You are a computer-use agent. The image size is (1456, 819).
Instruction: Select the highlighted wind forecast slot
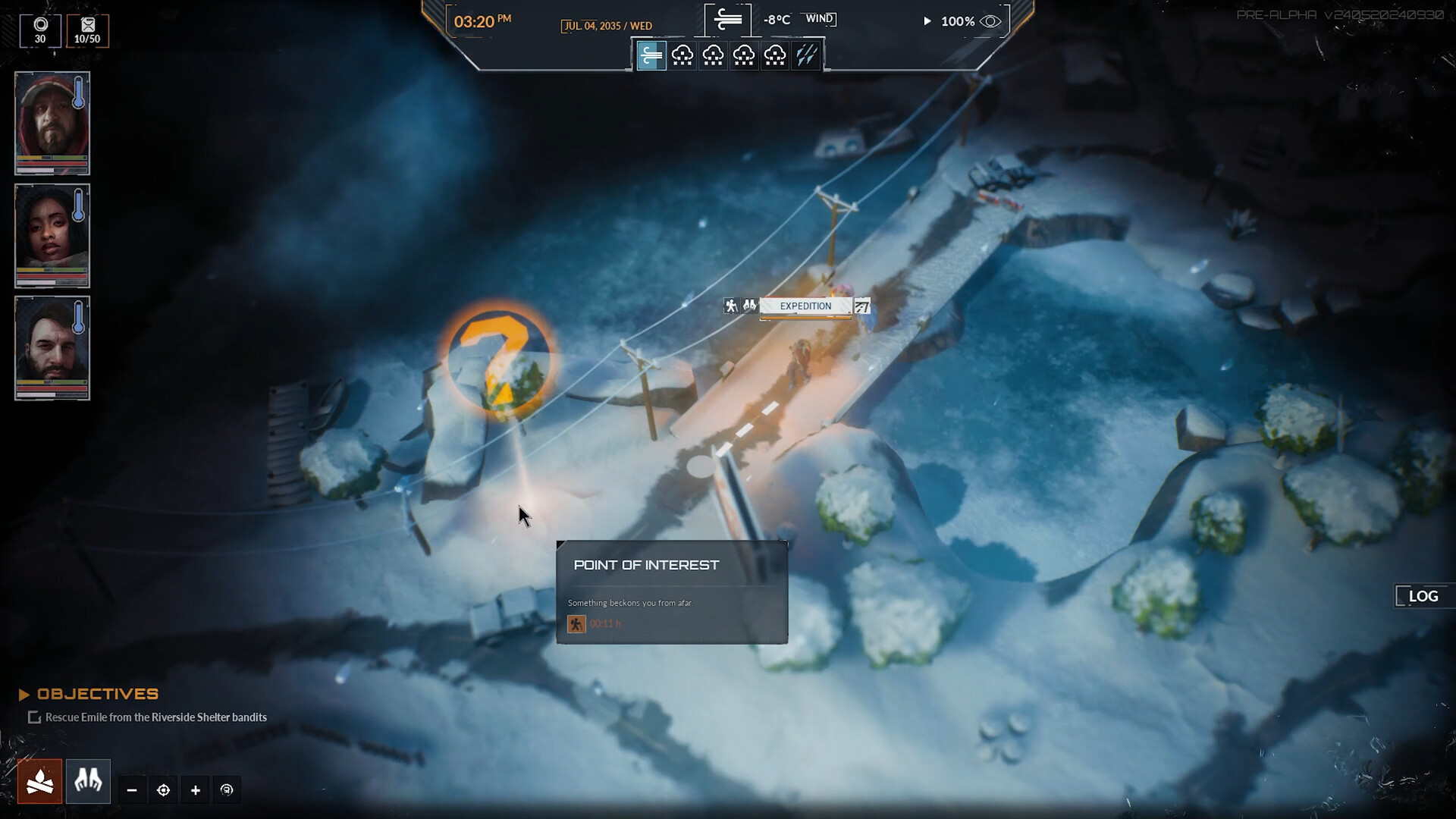point(651,55)
